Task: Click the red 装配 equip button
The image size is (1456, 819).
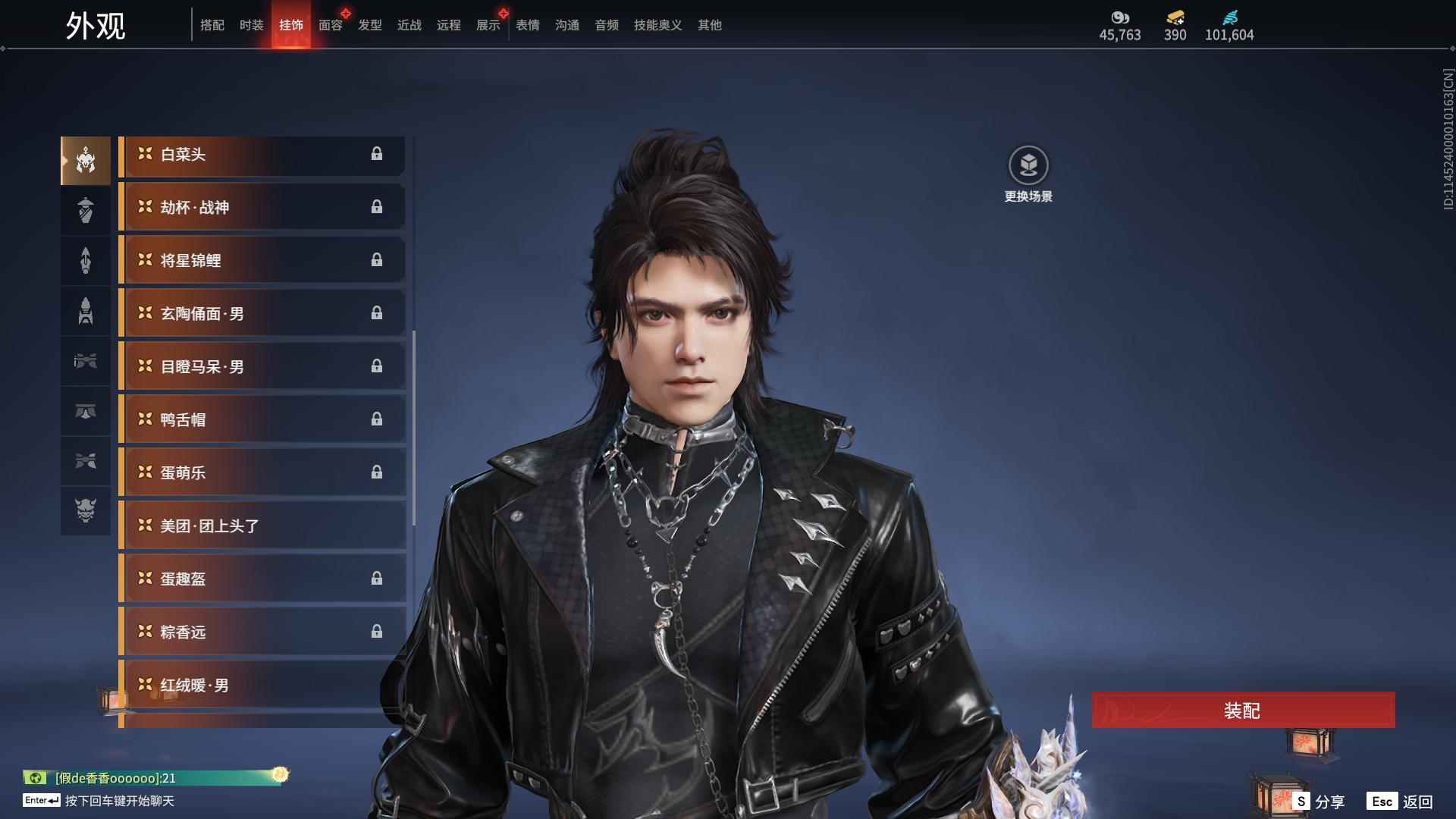Action: (x=1243, y=710)
